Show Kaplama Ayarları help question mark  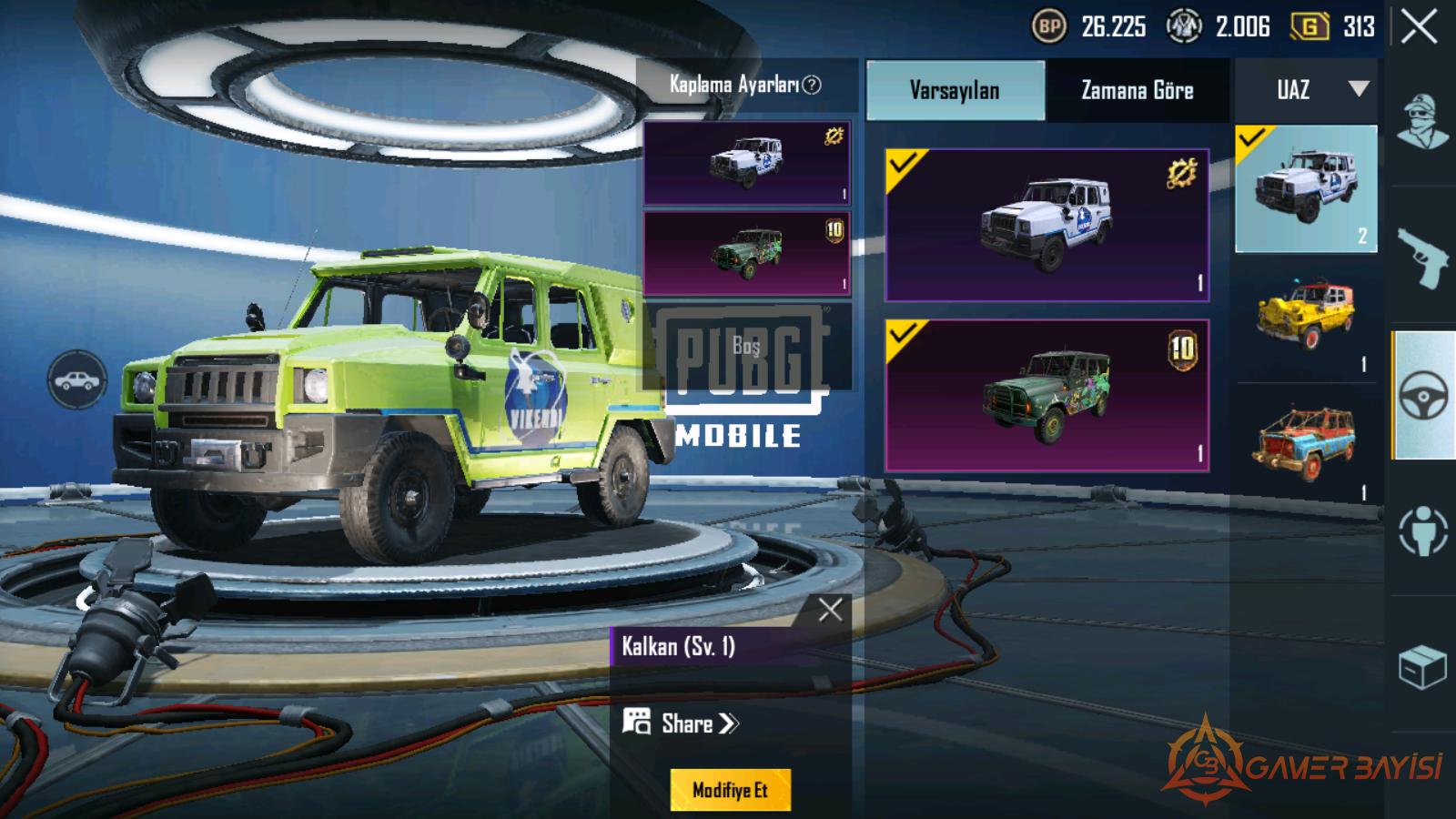[812, 85]
